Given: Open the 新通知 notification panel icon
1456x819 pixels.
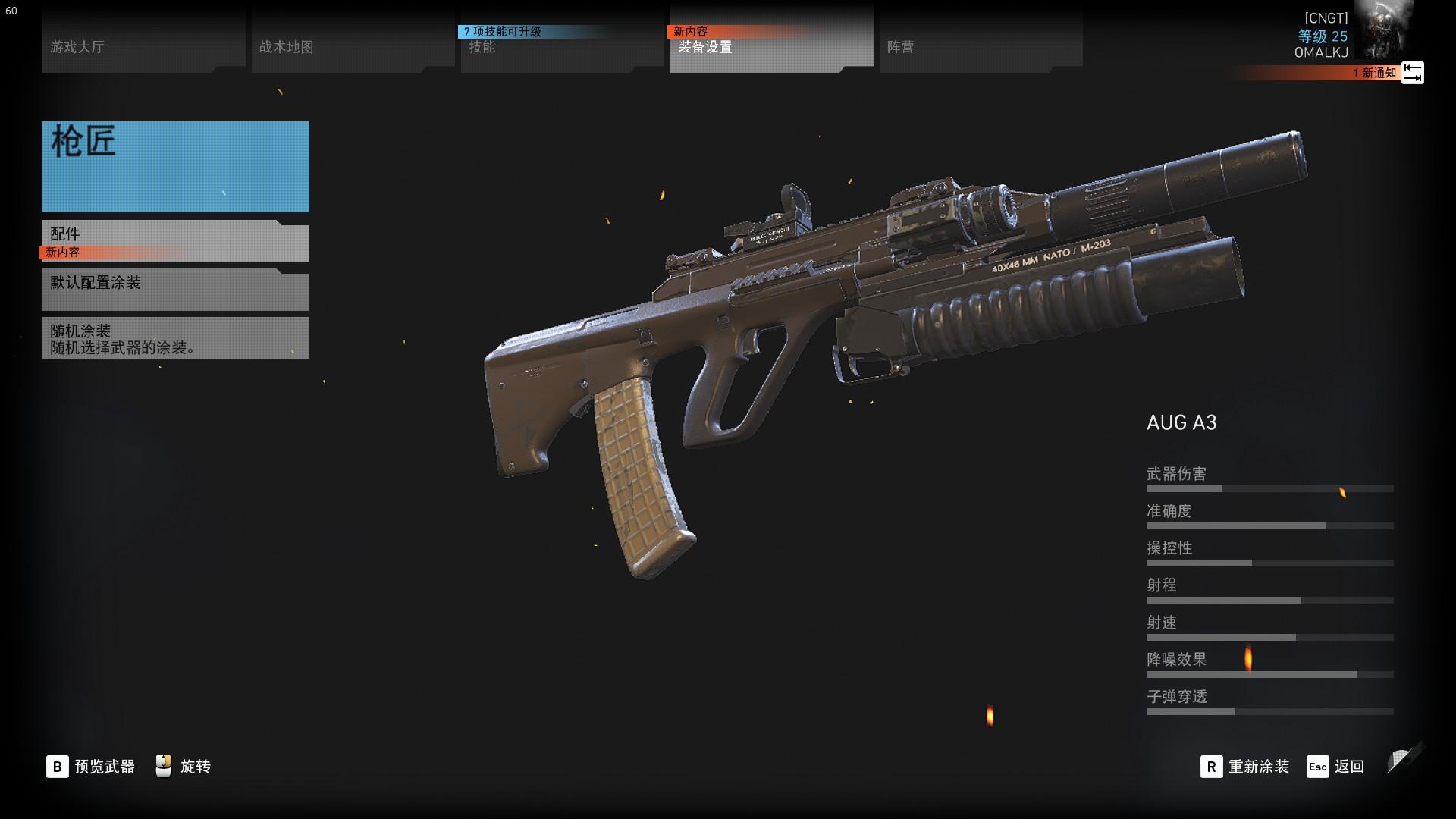Looking at the screenshot, I should (1412, 73).
